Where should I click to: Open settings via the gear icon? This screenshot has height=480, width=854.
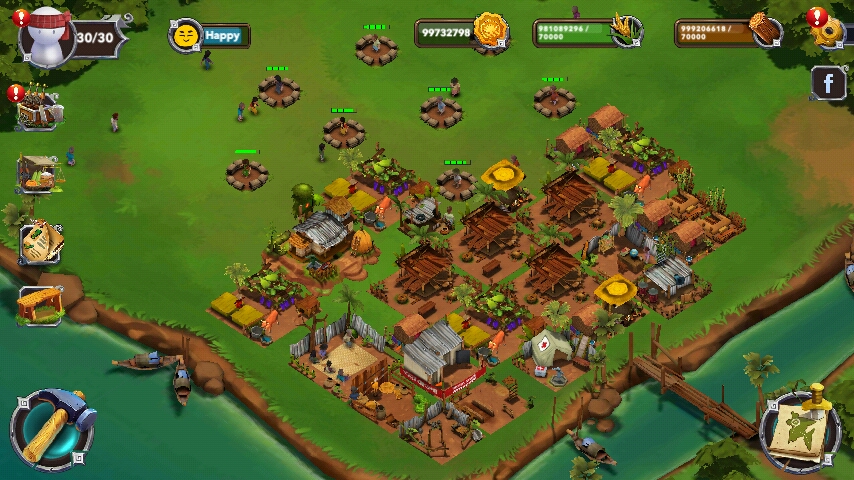tap(830, 32)
